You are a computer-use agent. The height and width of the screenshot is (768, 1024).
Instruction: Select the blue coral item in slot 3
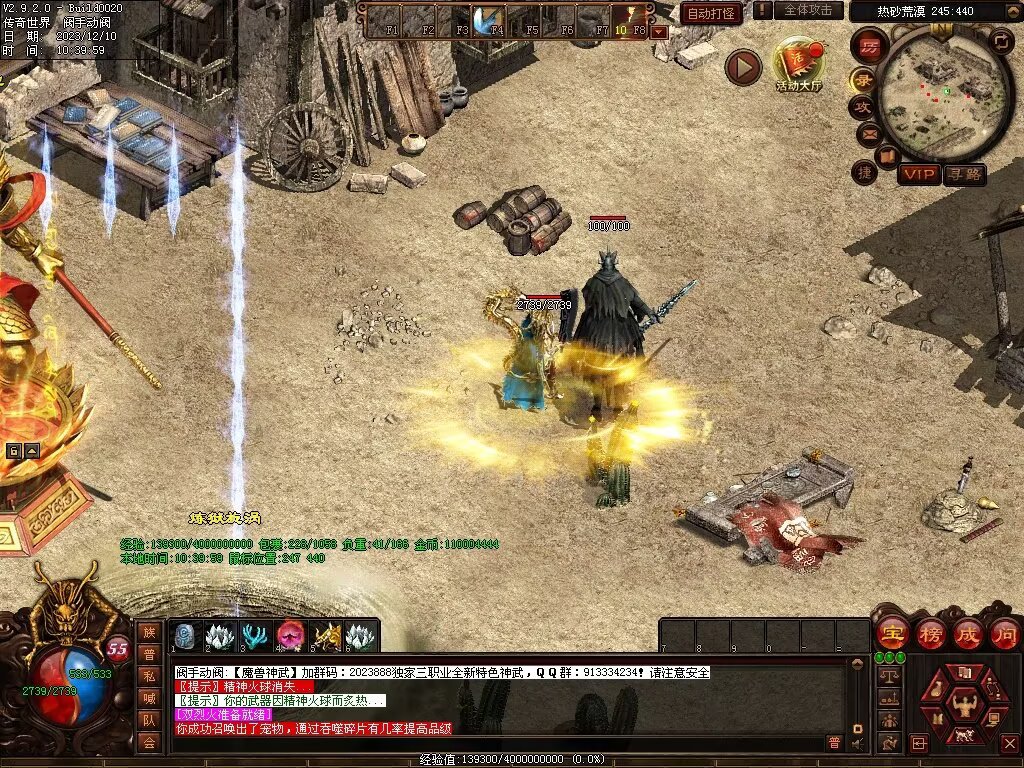[x=255, y=635]
